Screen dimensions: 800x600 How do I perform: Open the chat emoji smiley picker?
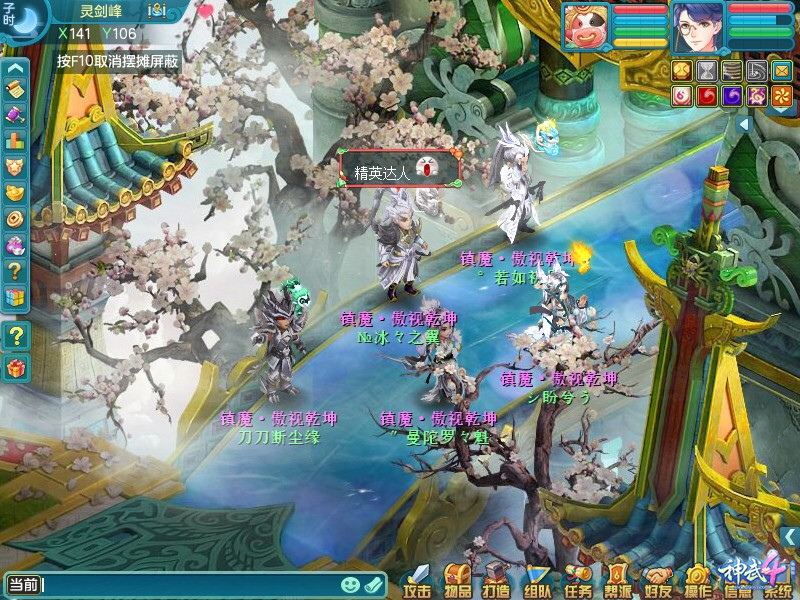350,584
